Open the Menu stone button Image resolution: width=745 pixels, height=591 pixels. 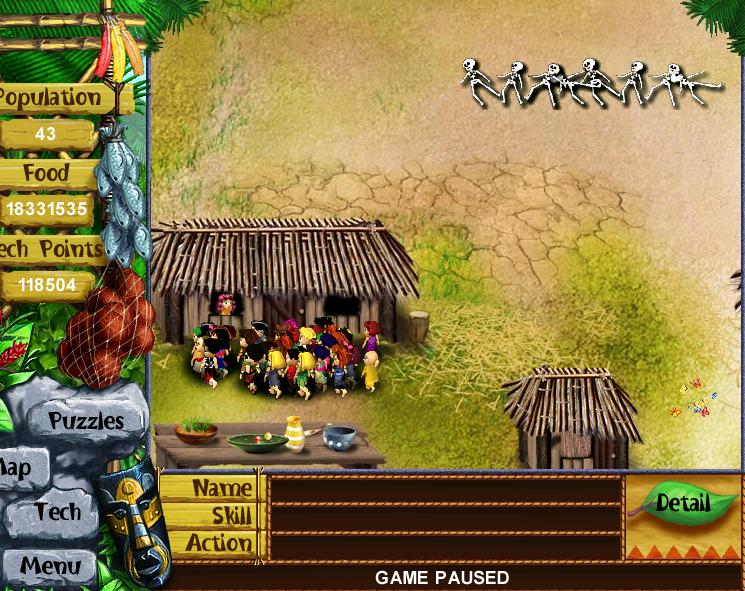[x=50, y=566]
